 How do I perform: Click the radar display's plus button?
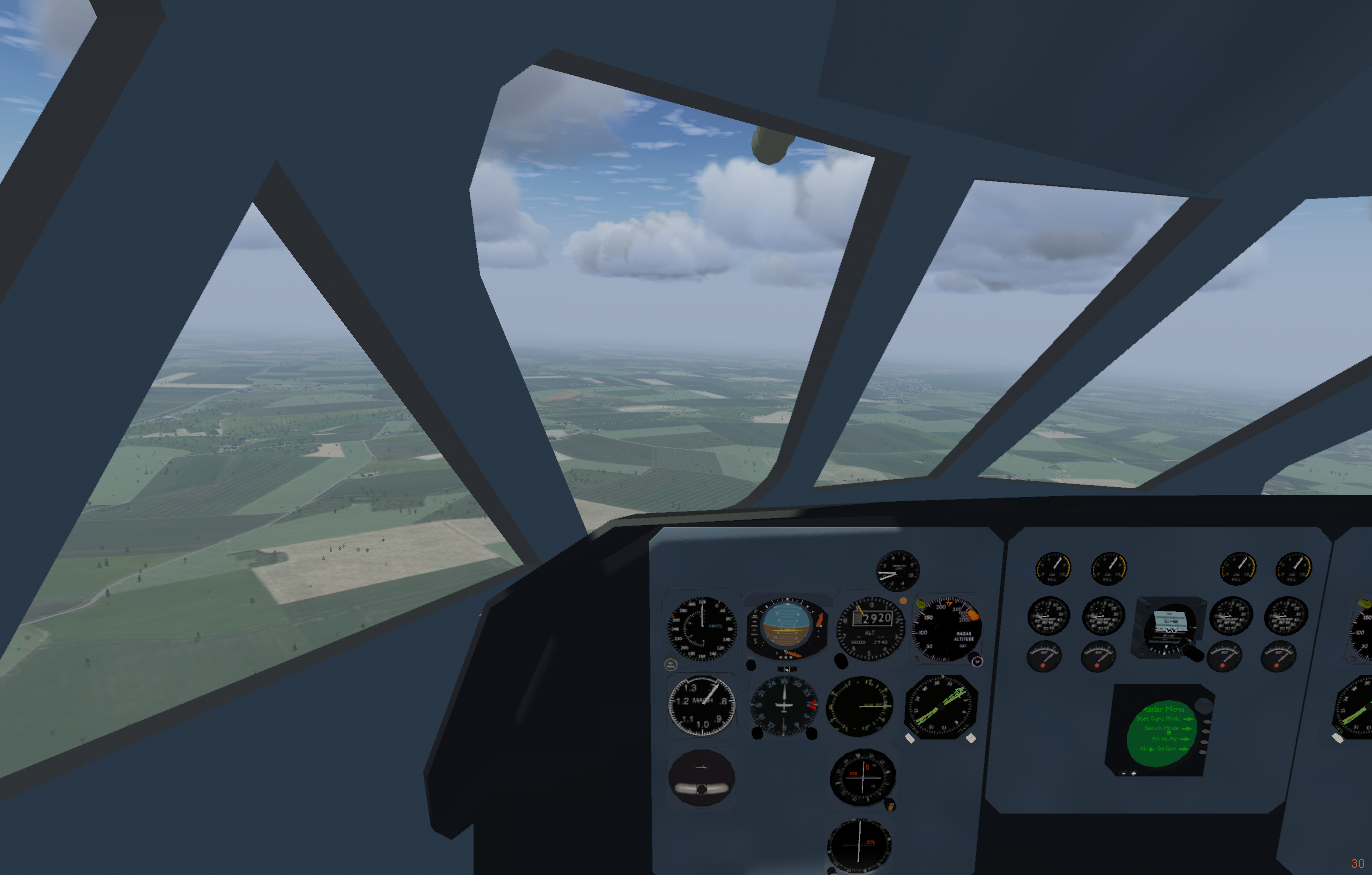(1133, 773)
